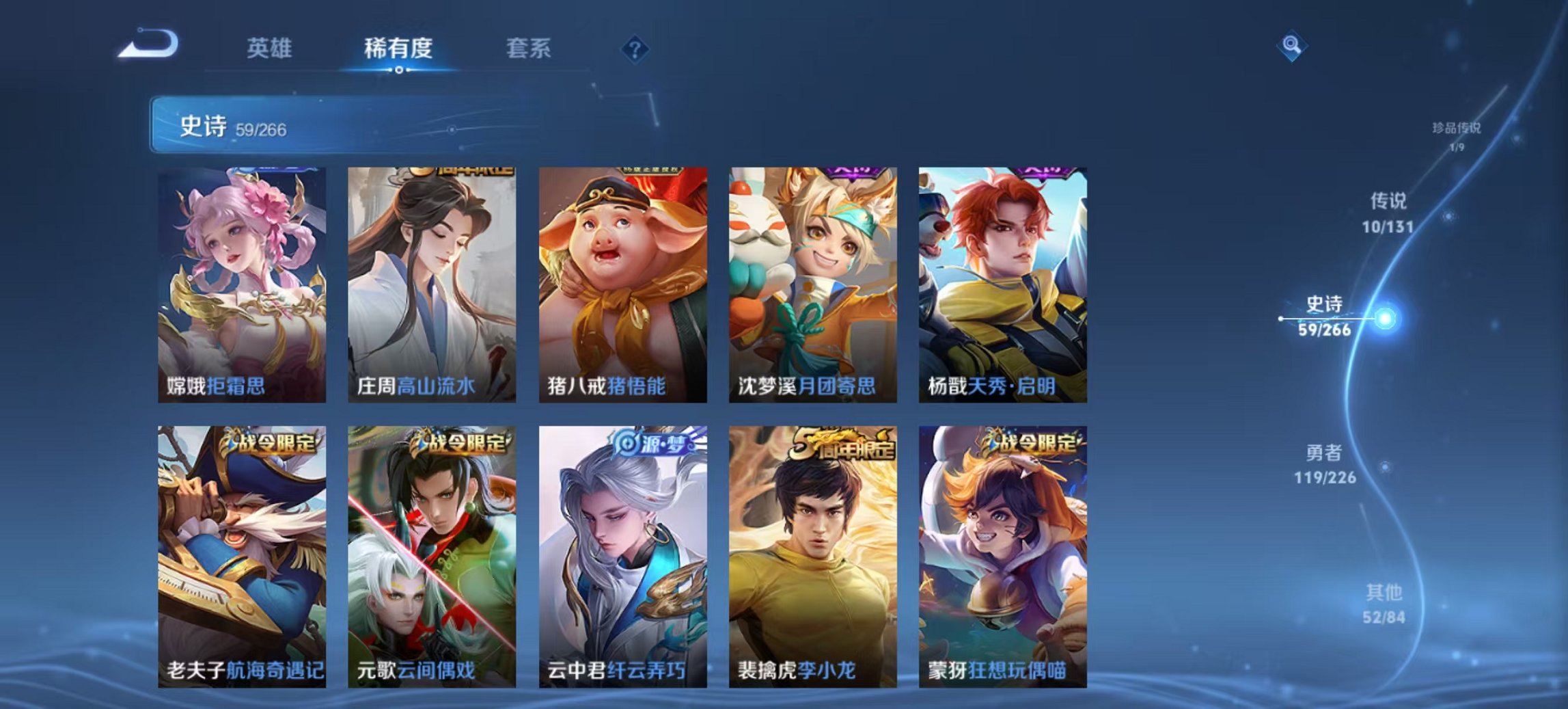Switch to the 英雄 tab
Screen dimensions: 1568x709
tap(271, 48)
